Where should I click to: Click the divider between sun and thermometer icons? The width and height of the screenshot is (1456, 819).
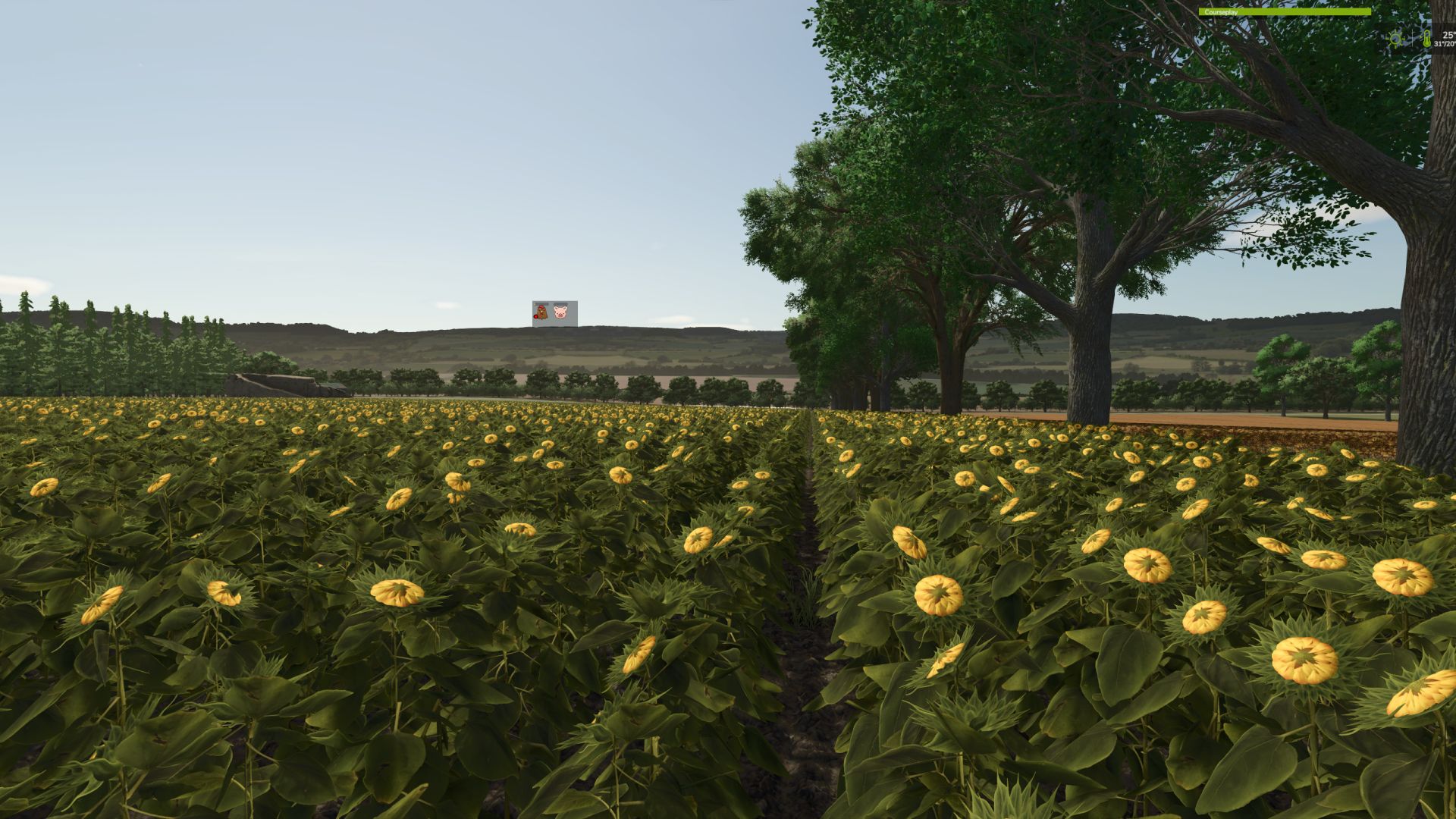(1413, 38)
